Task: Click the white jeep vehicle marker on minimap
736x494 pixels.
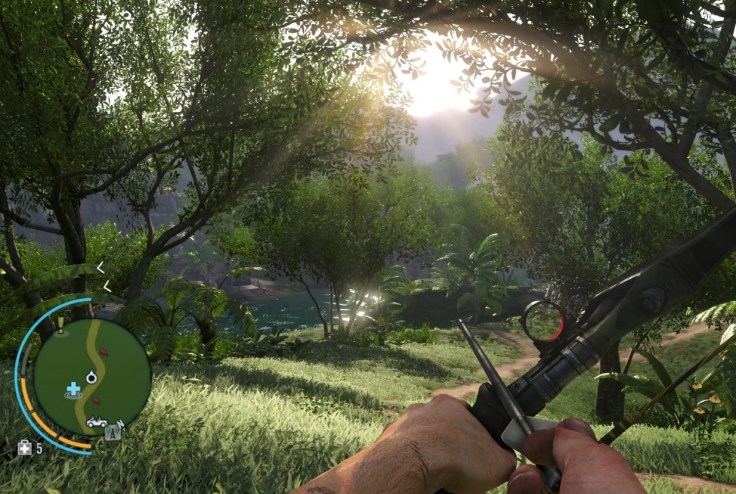Action: (96, 423)
